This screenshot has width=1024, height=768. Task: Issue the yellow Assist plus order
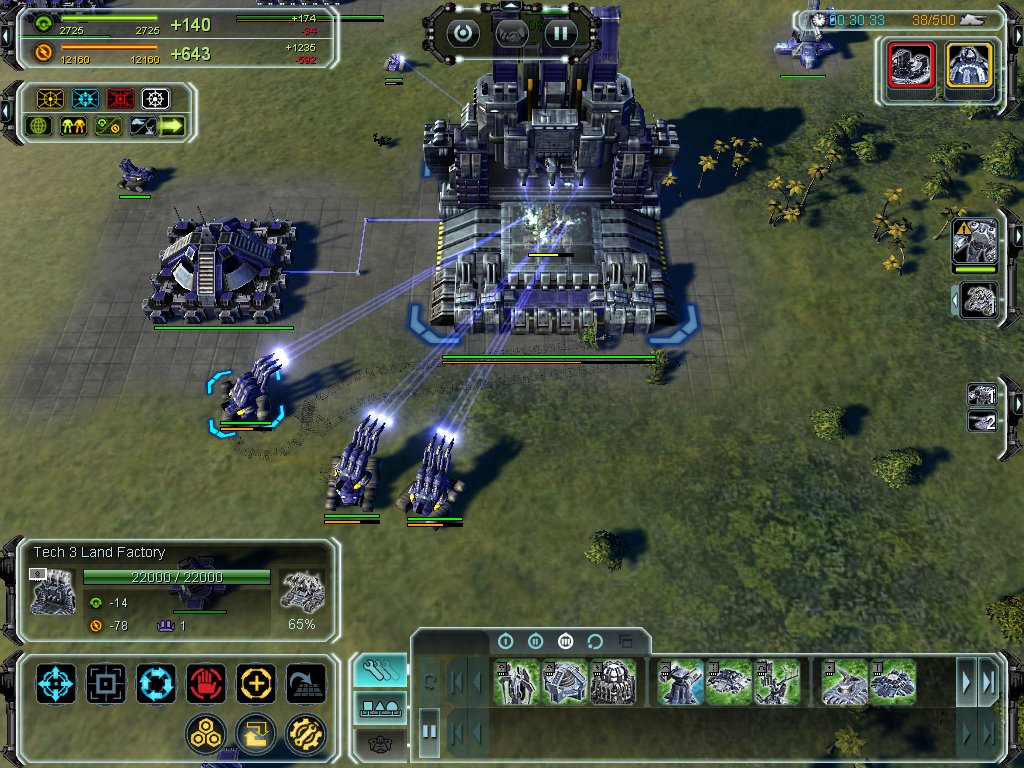[256, 684]
